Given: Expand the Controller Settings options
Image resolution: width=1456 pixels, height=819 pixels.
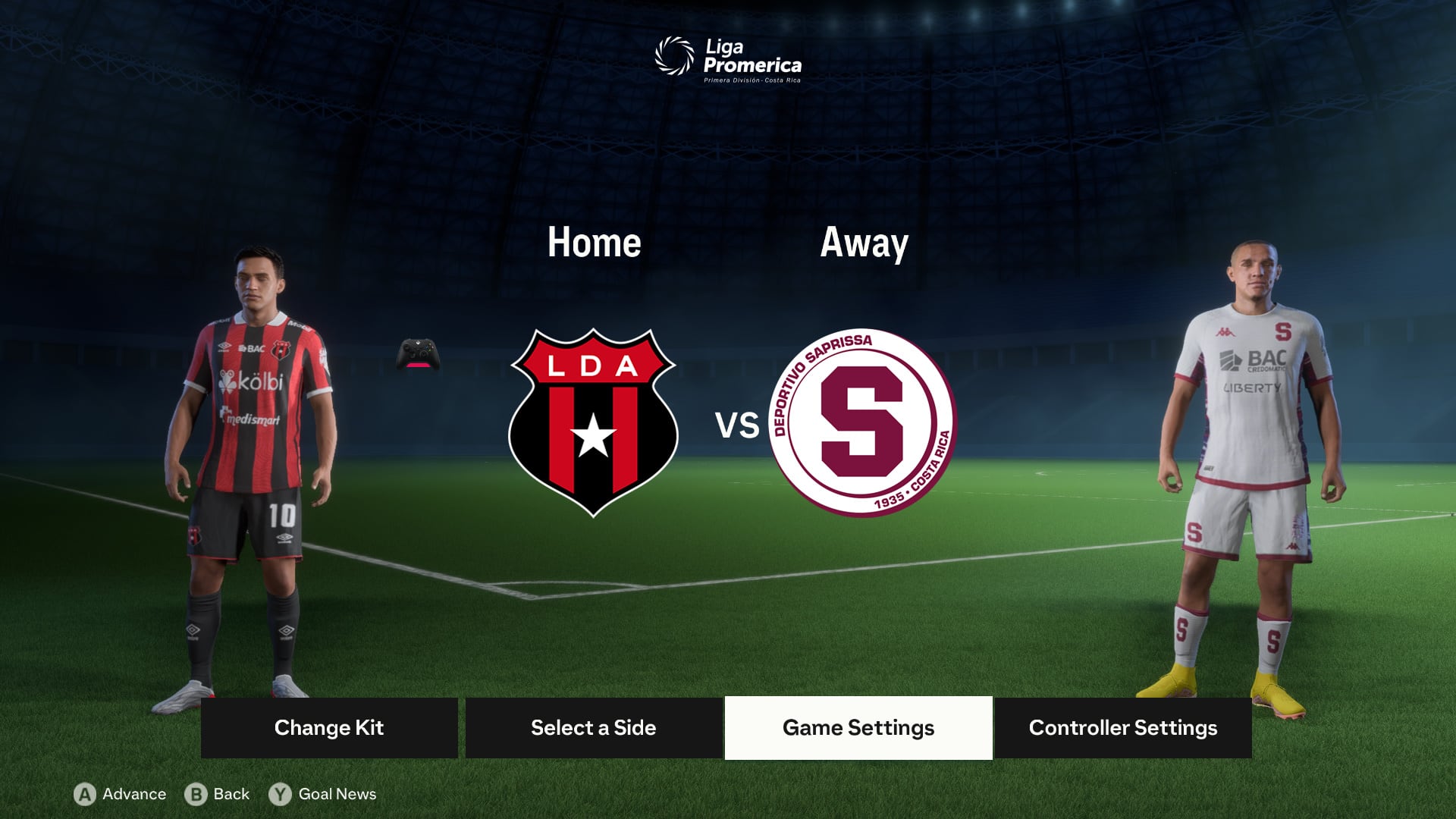Looking at the screenshot, I should (x=1122, y=727).
